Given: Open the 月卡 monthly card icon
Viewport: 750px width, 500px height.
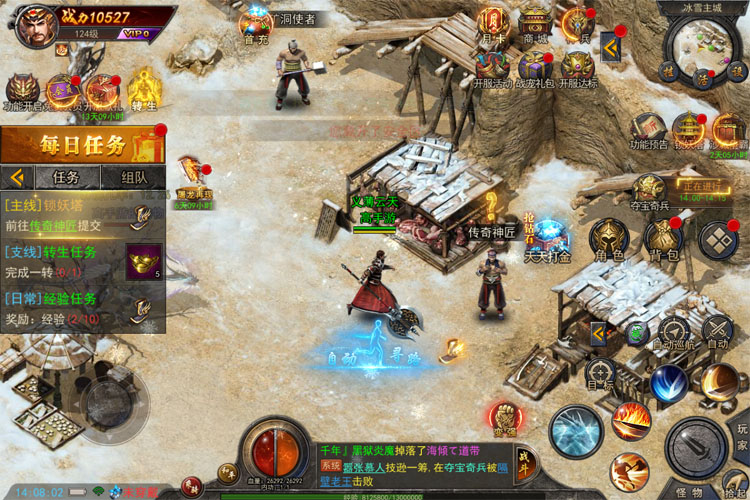Looking at the screenshot, I should pos(491,24).
